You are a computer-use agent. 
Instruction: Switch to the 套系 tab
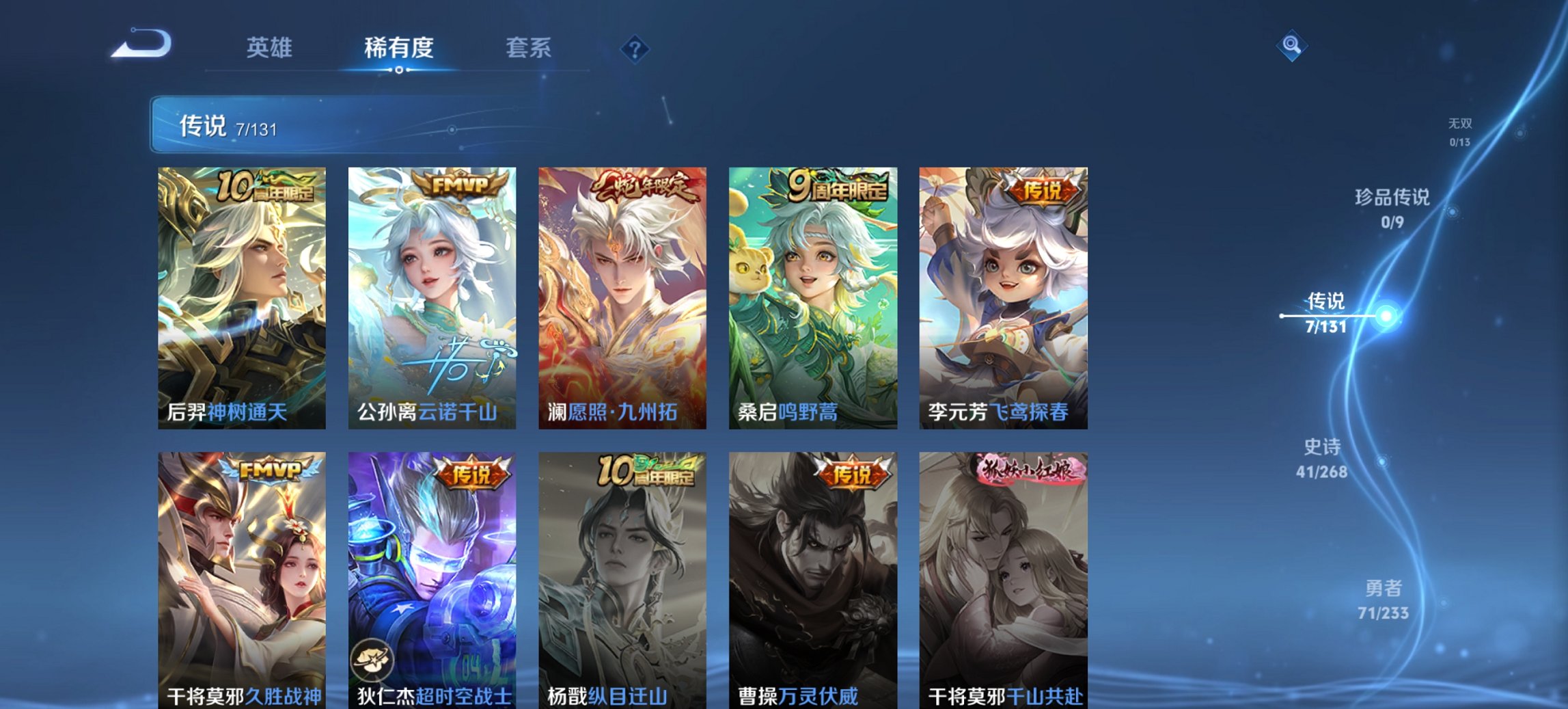click(529, 48)
